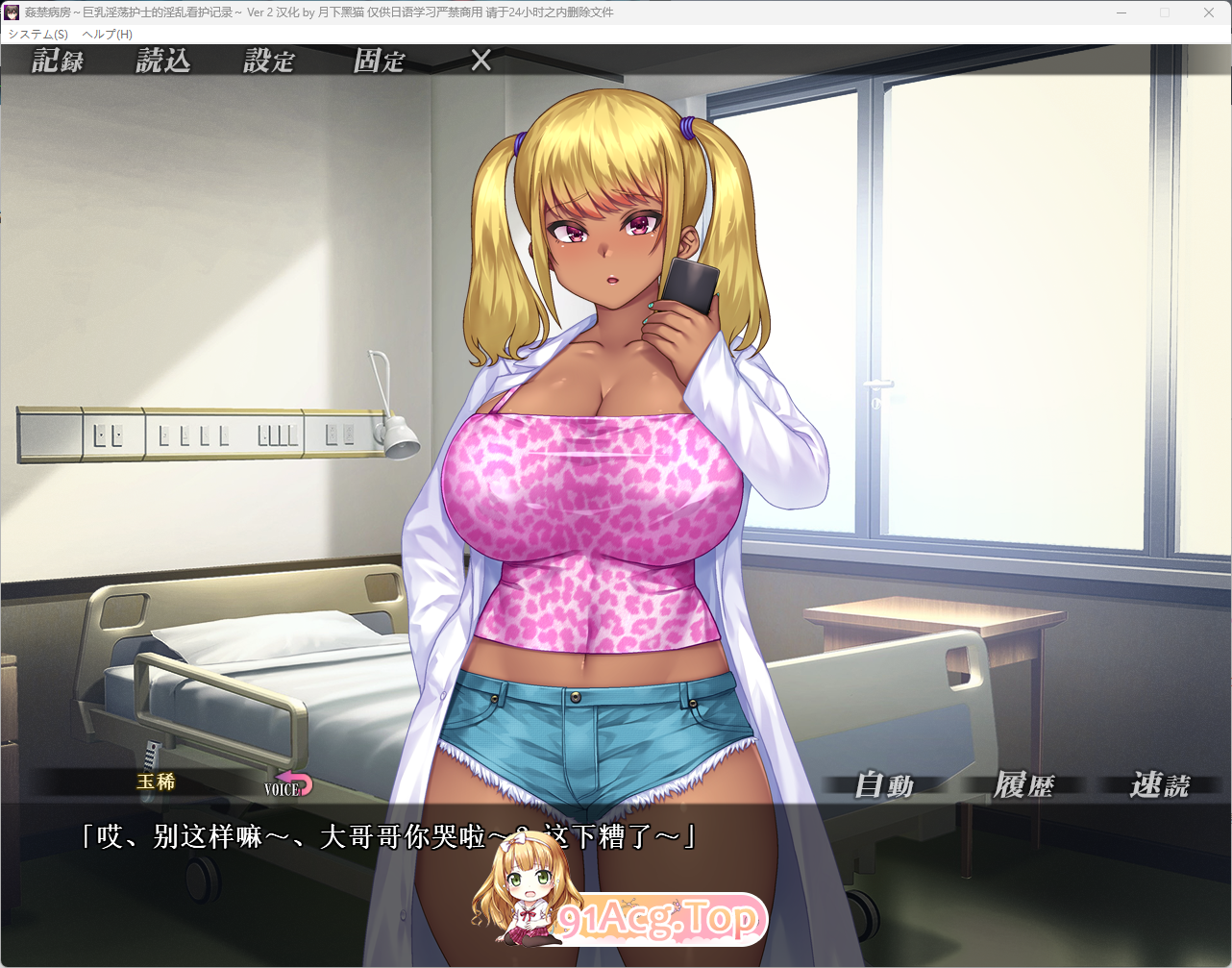Replay the line with the VOICE button
Viewport: 1232px width, 968px height.
click(288, 785)
